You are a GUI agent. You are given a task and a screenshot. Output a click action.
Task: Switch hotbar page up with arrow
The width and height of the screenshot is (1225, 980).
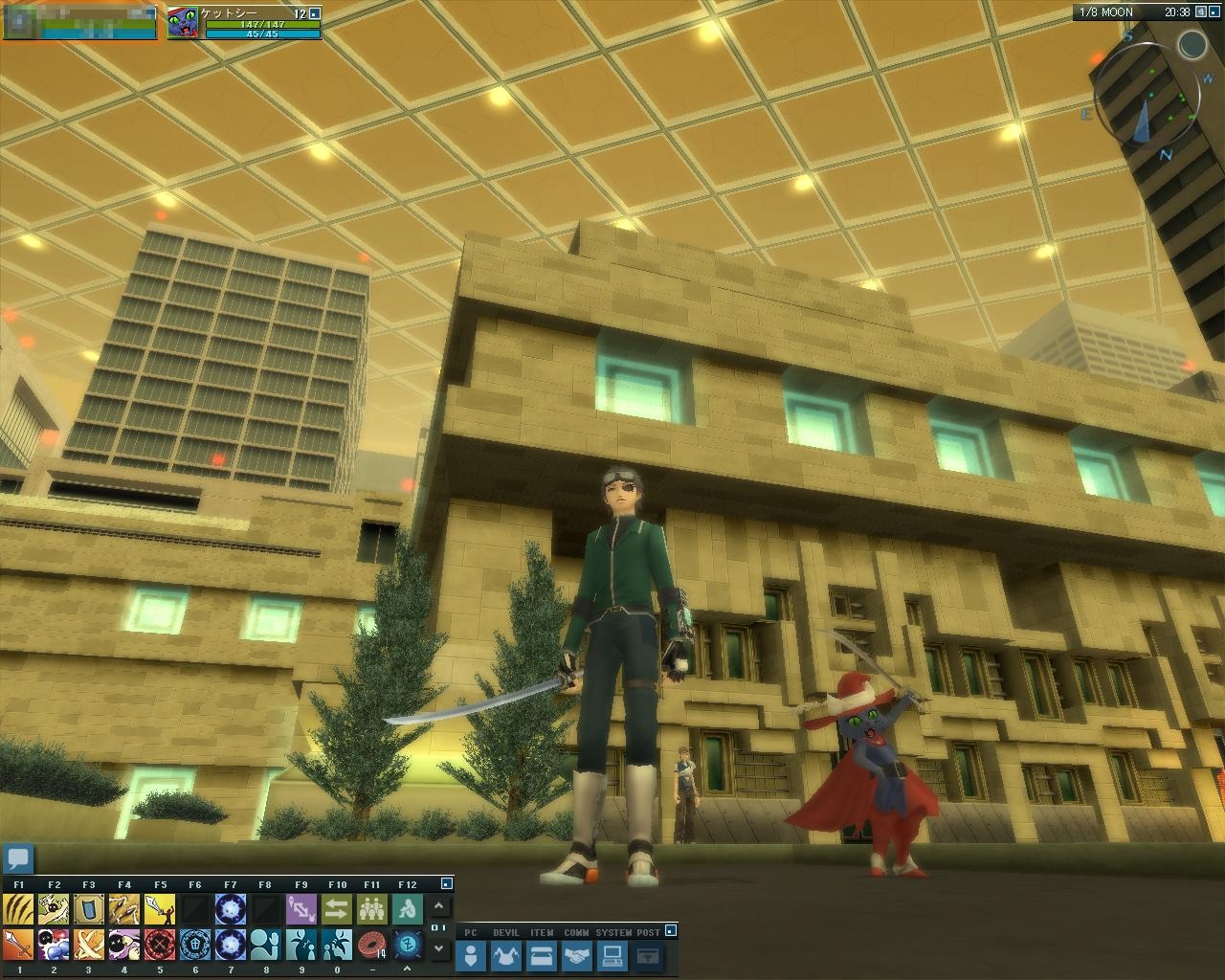coord(439,905)
